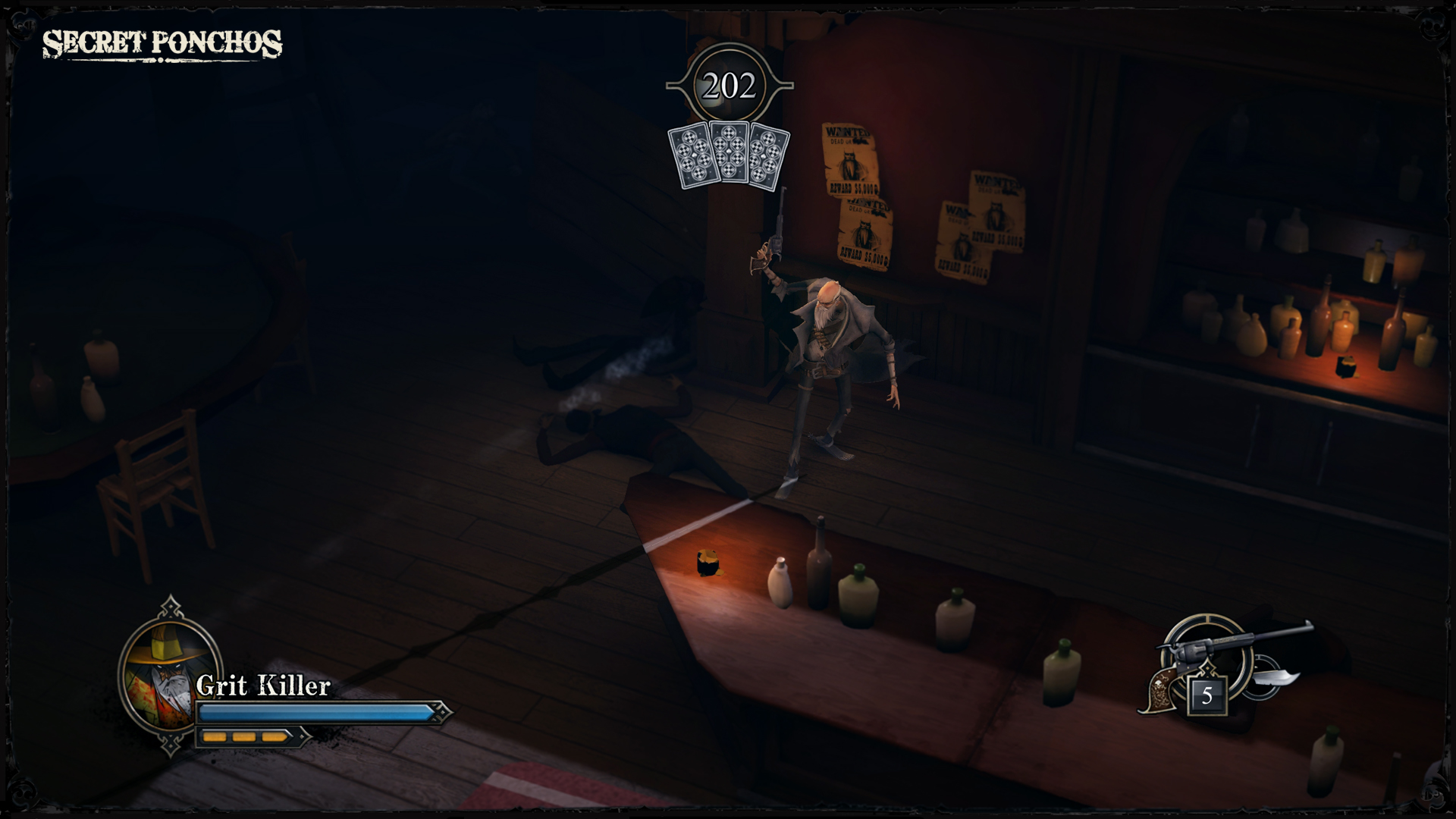Click the middle playing card icon
Image resolution: width=1456 pixels, height=819 pixels.
728,152
